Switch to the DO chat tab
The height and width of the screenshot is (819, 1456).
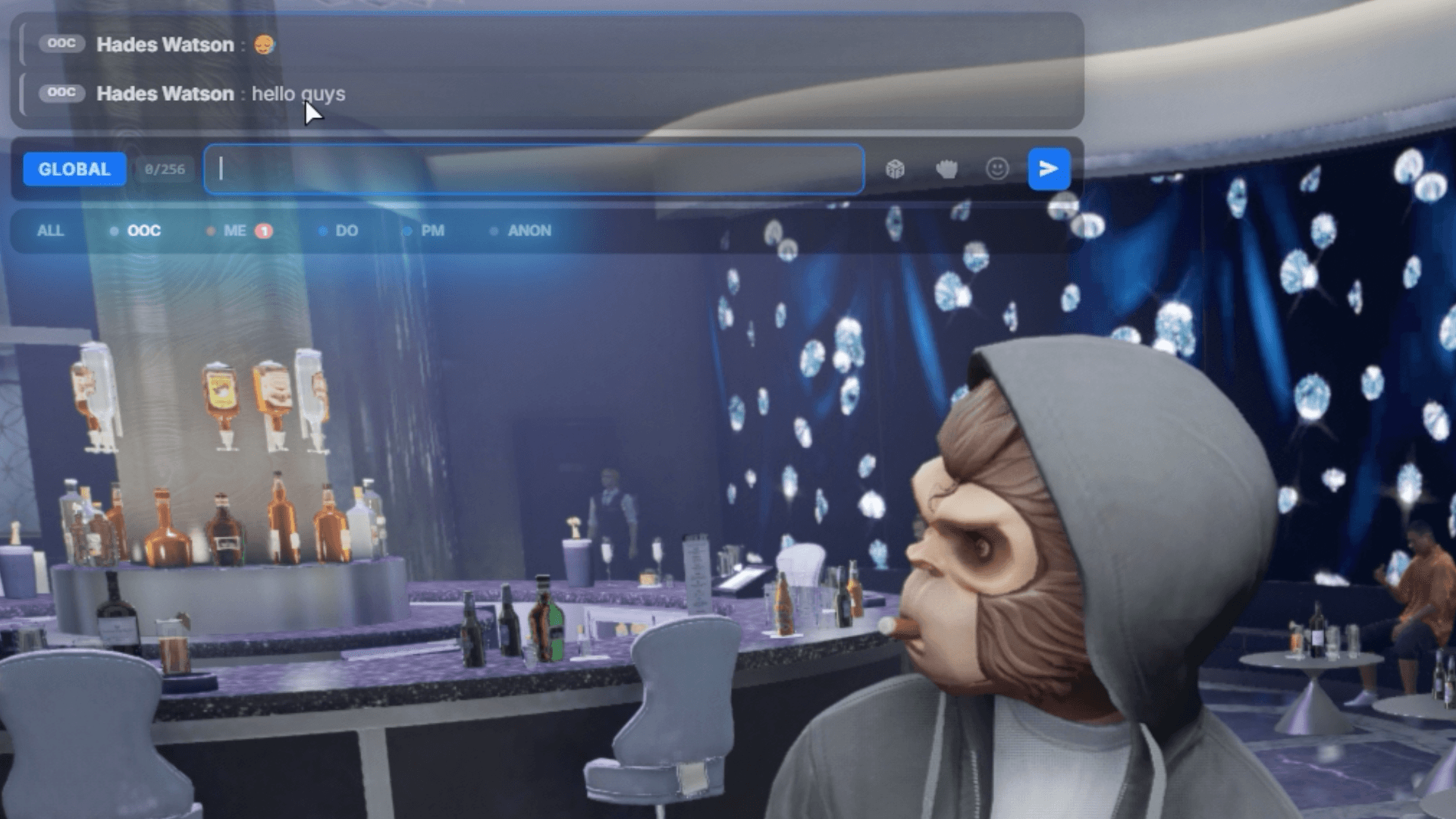coord(346,231)
